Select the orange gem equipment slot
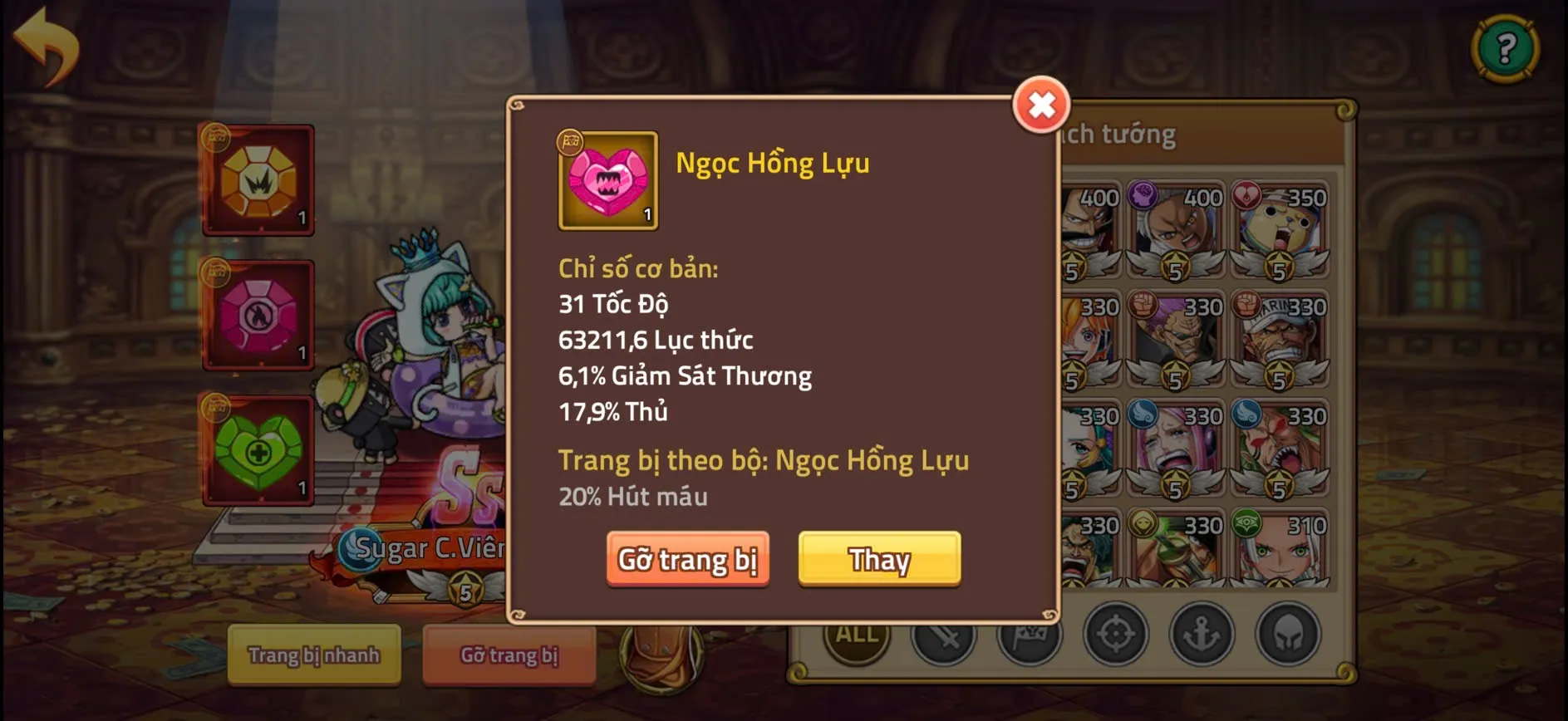 coord(258,181)
